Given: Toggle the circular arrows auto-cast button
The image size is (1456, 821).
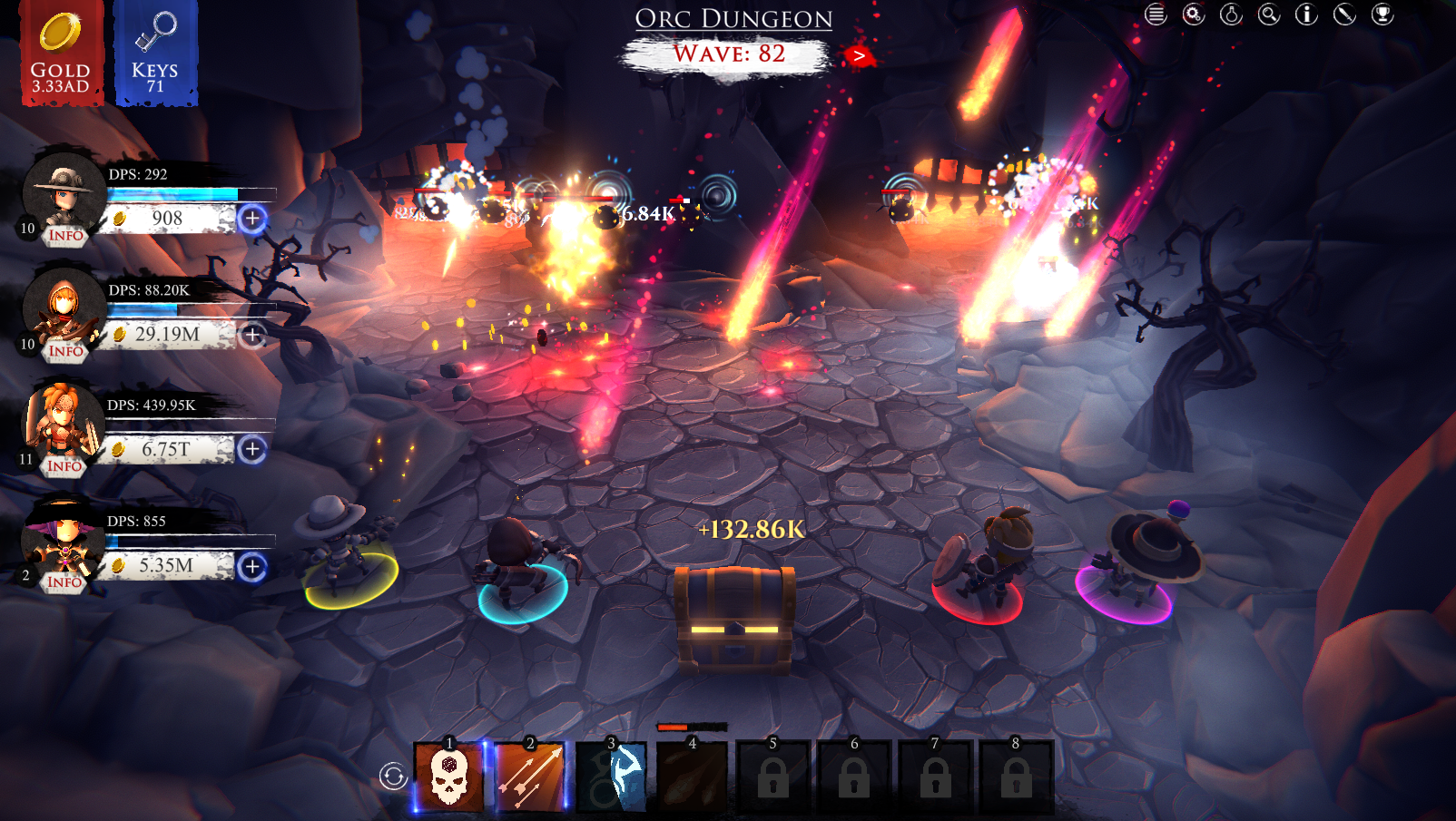Looking at the screenshot, I should (393, 777).
